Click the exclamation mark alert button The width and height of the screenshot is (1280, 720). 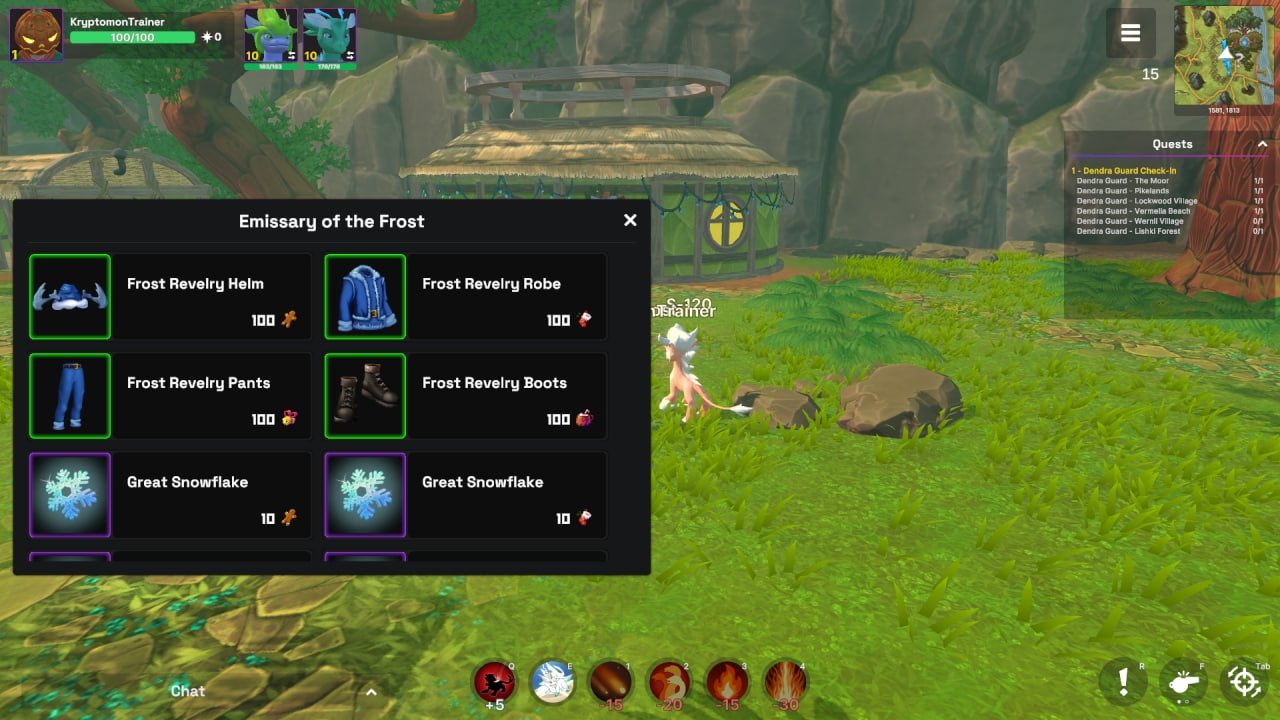click(x=1123, y=682)
